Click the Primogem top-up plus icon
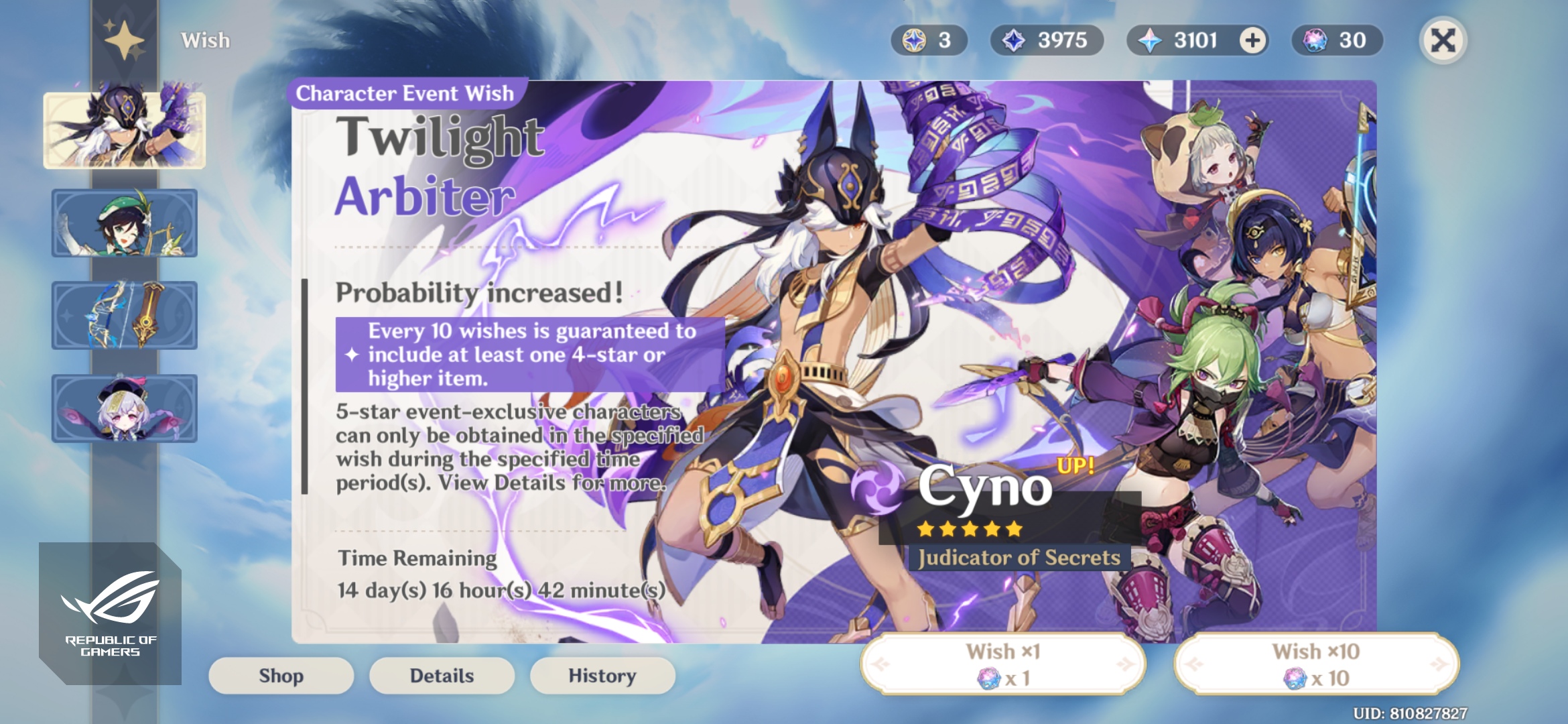This screenshot has width=1568, height=724. (1252, 41)
